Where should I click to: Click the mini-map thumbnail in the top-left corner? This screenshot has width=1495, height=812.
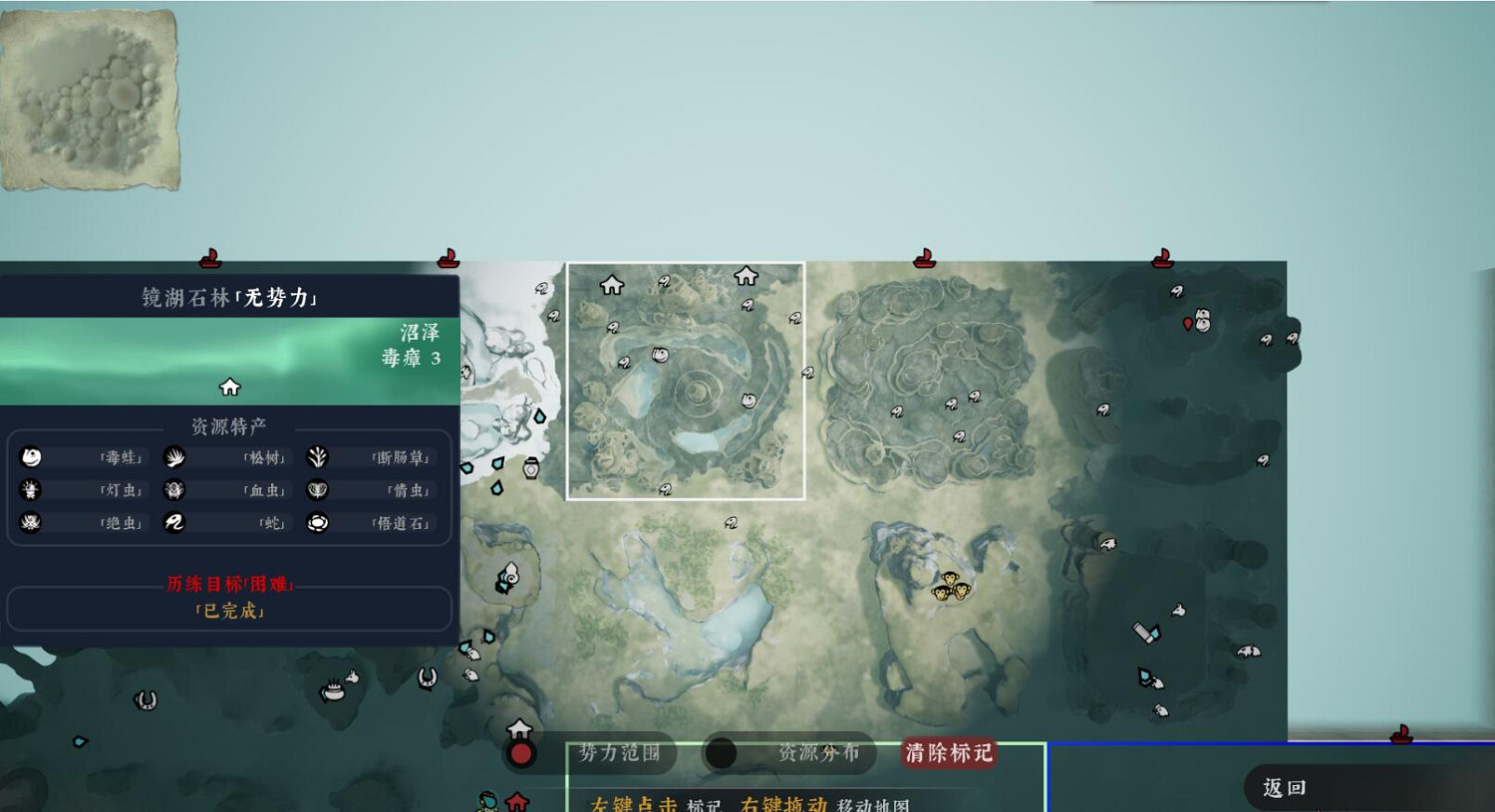(x=92, y=96)
